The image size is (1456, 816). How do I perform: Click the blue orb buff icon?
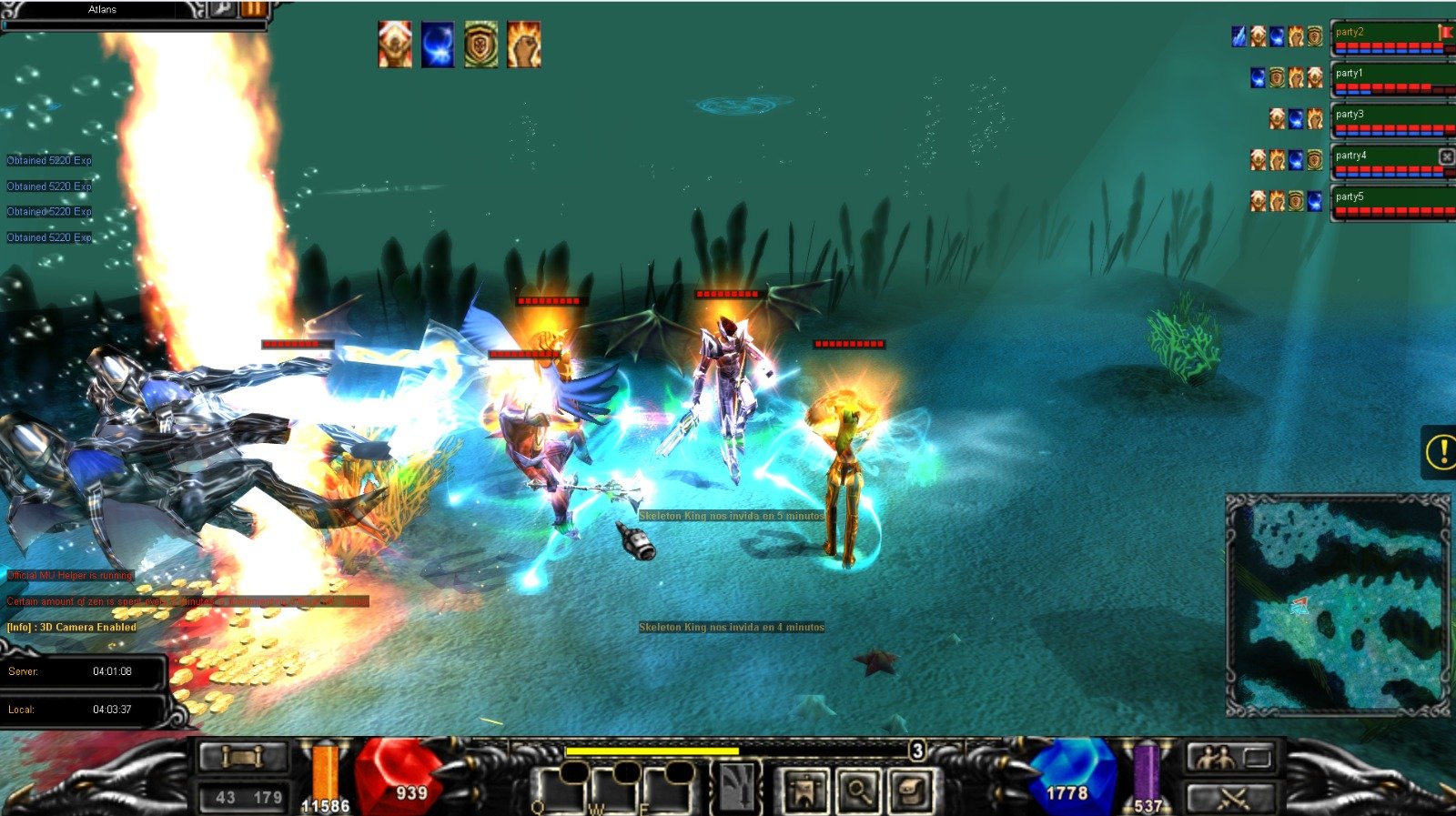click(438, 45)
